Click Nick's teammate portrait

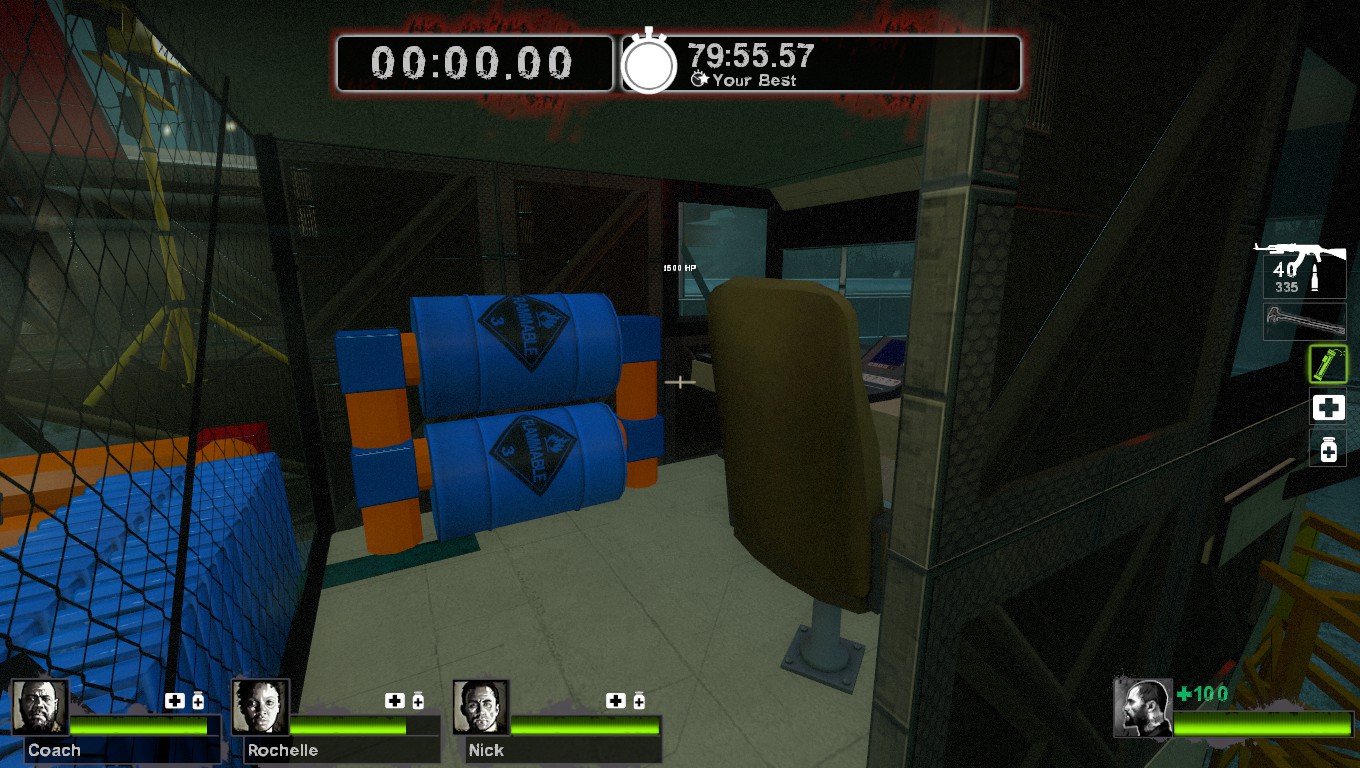[481, 708]
